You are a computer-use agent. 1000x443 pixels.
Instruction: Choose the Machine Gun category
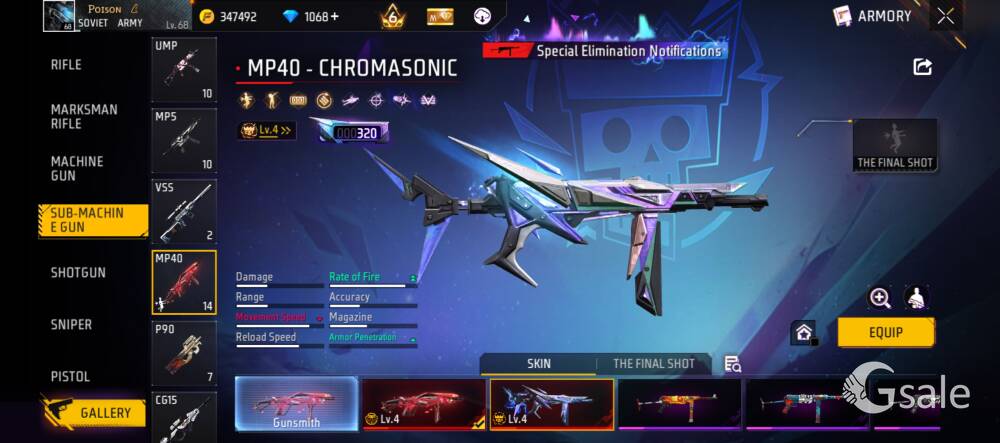pyautogui.click(x=77, y=168)
